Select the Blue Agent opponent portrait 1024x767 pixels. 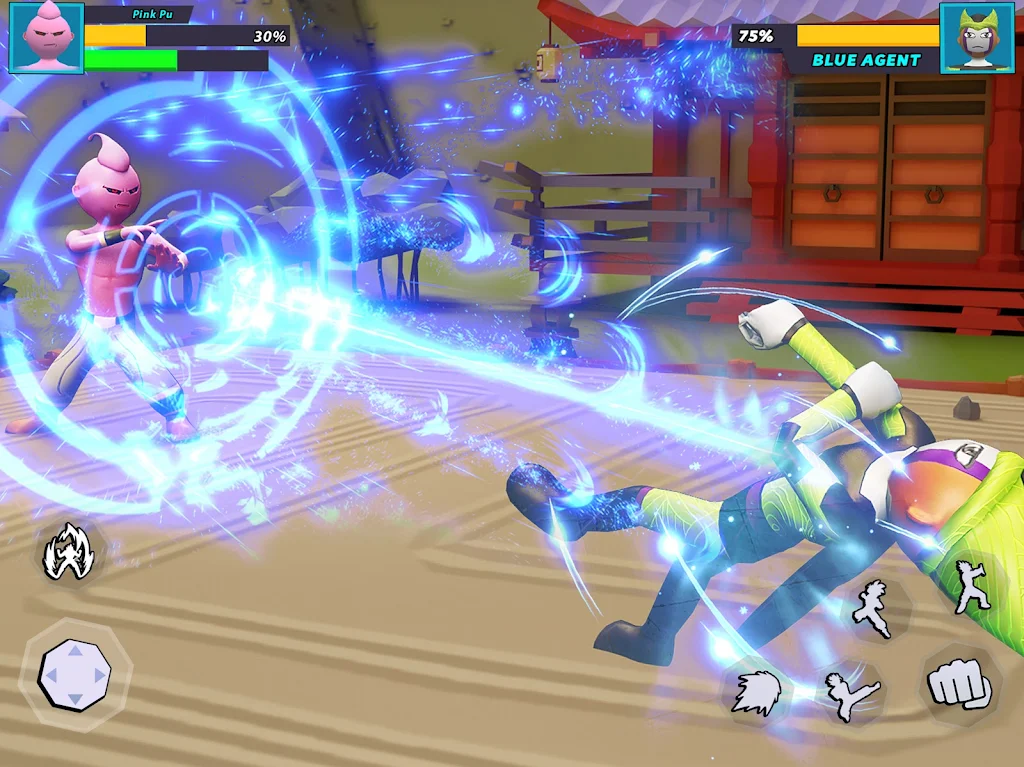pyautogui.click(x=977, y=38)
